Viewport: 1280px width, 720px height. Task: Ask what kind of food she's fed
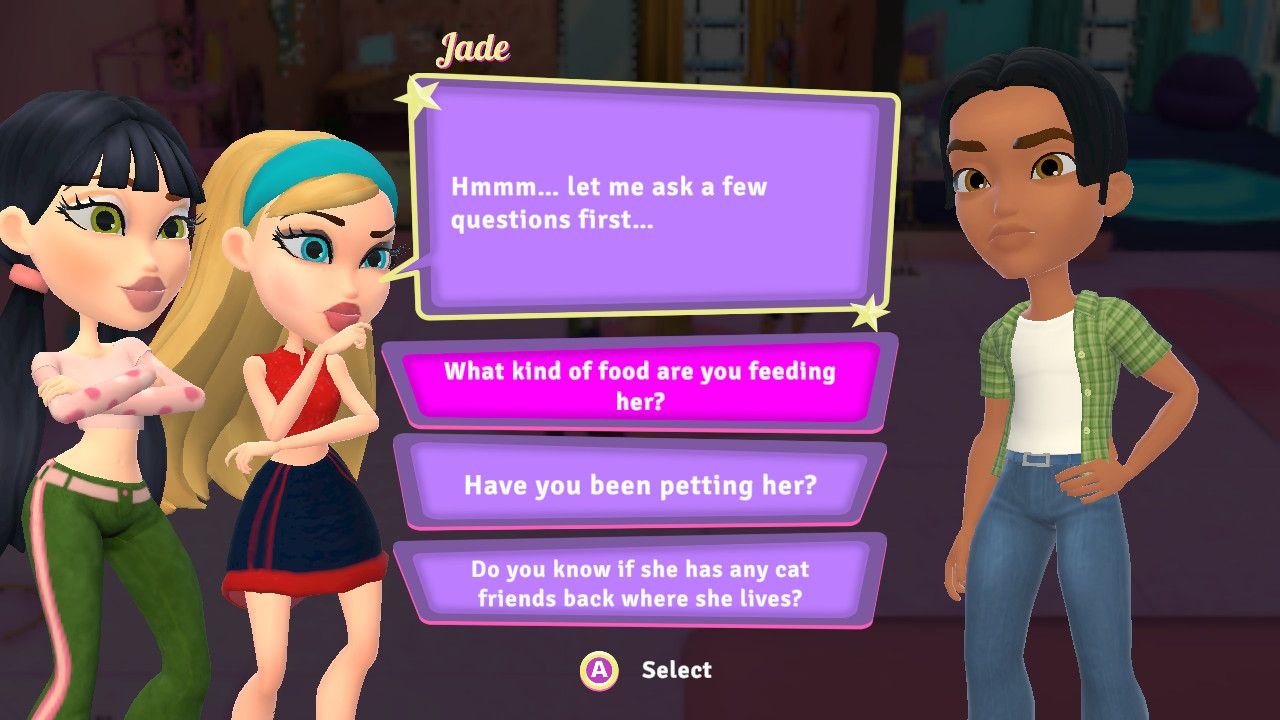[x=640, y=385]
